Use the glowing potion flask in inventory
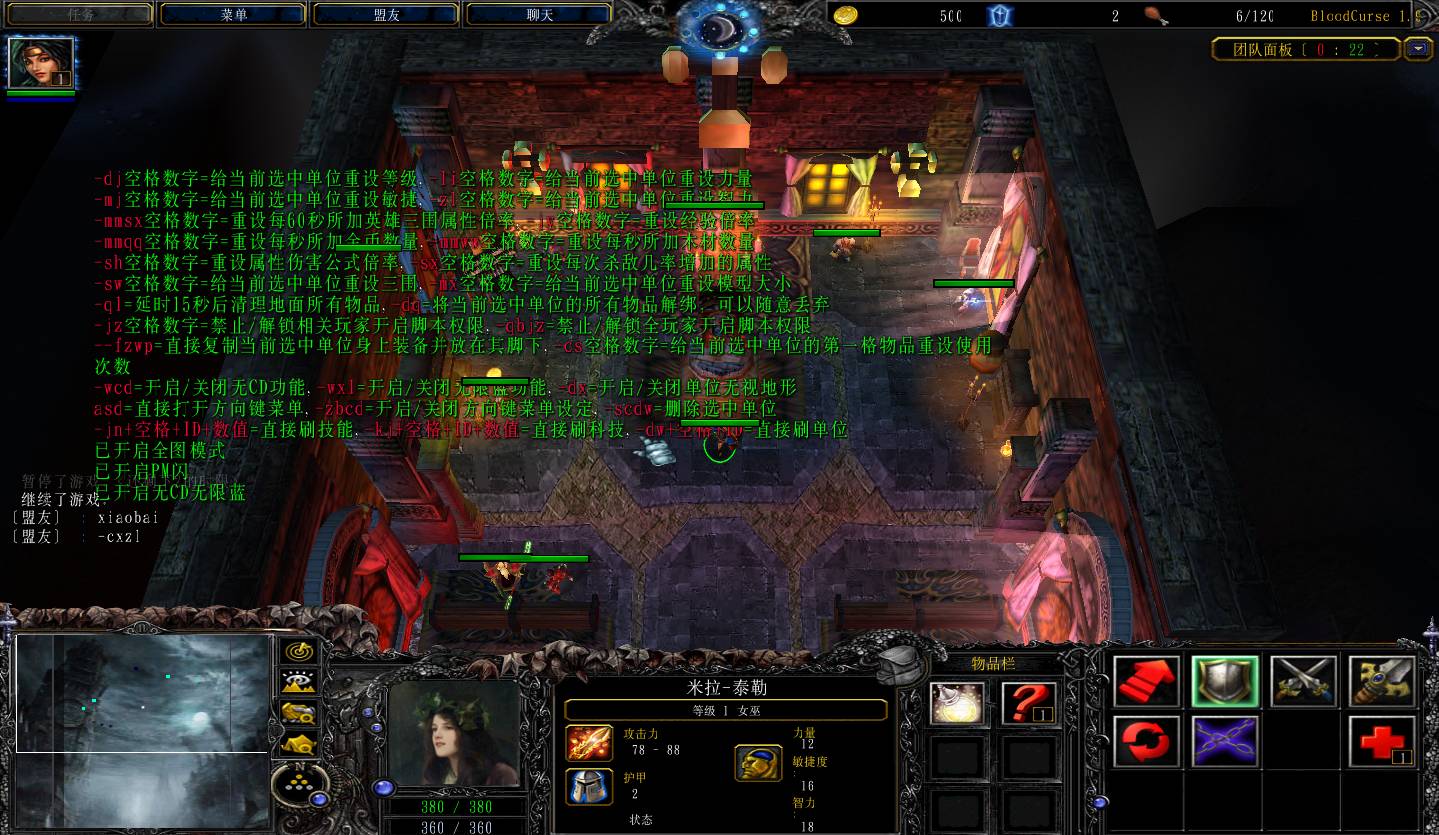The height and width of the screenshot is (835, 1439). 957,702
